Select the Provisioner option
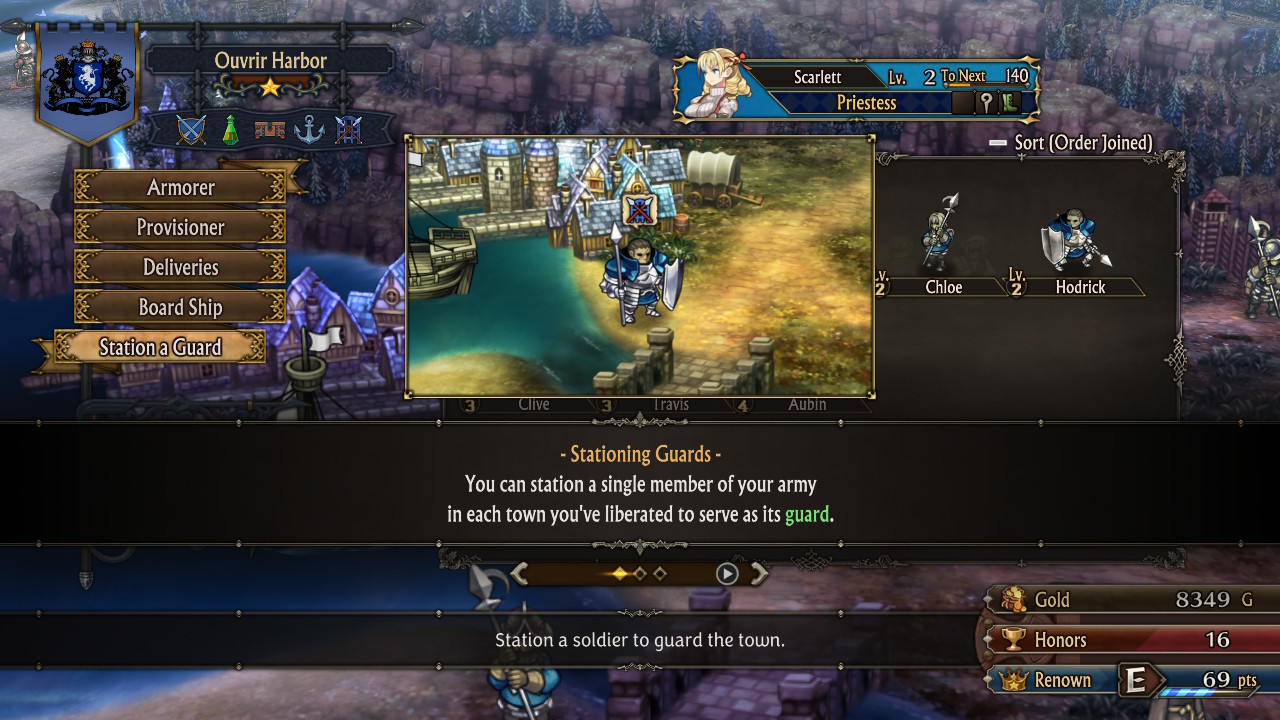 click(180, 227)
